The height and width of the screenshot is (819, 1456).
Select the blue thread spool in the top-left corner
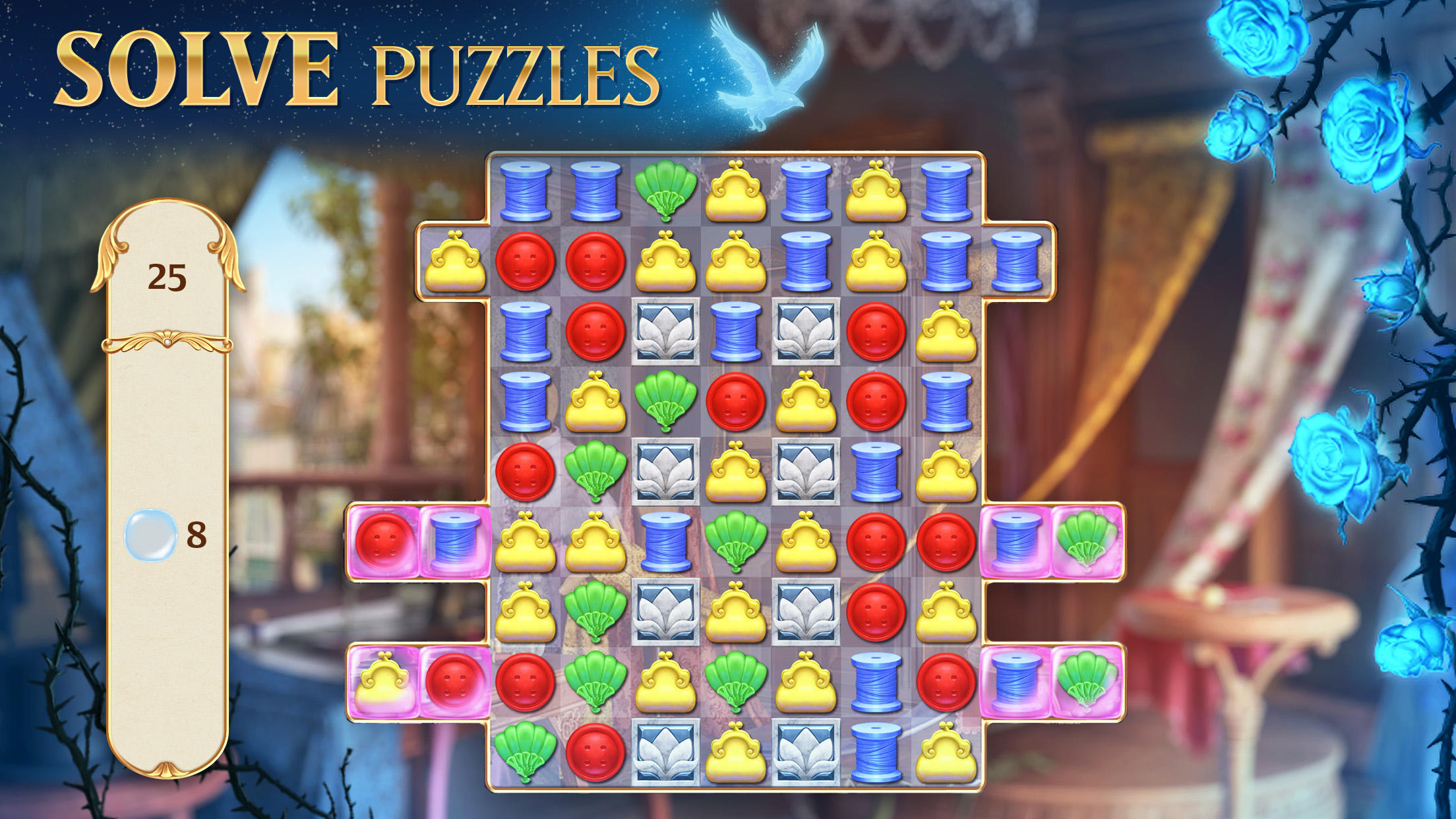[524, 191]
